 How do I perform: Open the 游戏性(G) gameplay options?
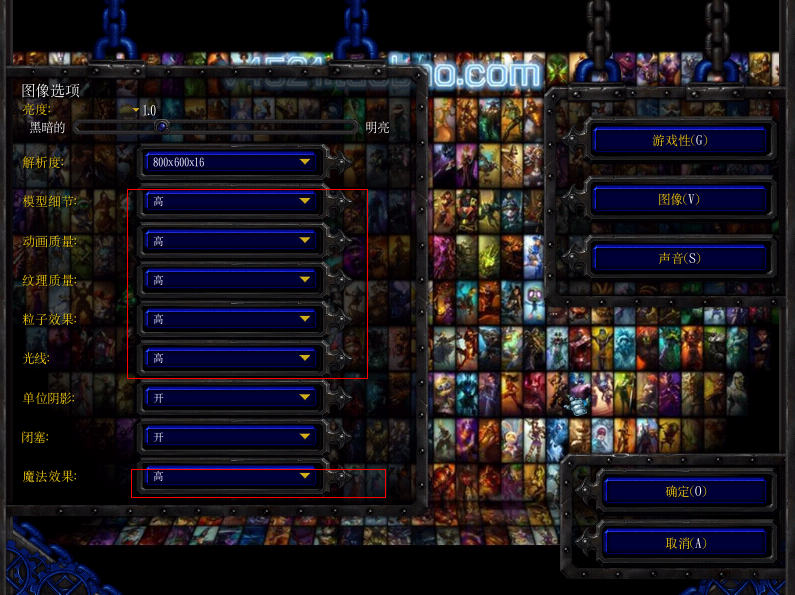tap(680, 141)
